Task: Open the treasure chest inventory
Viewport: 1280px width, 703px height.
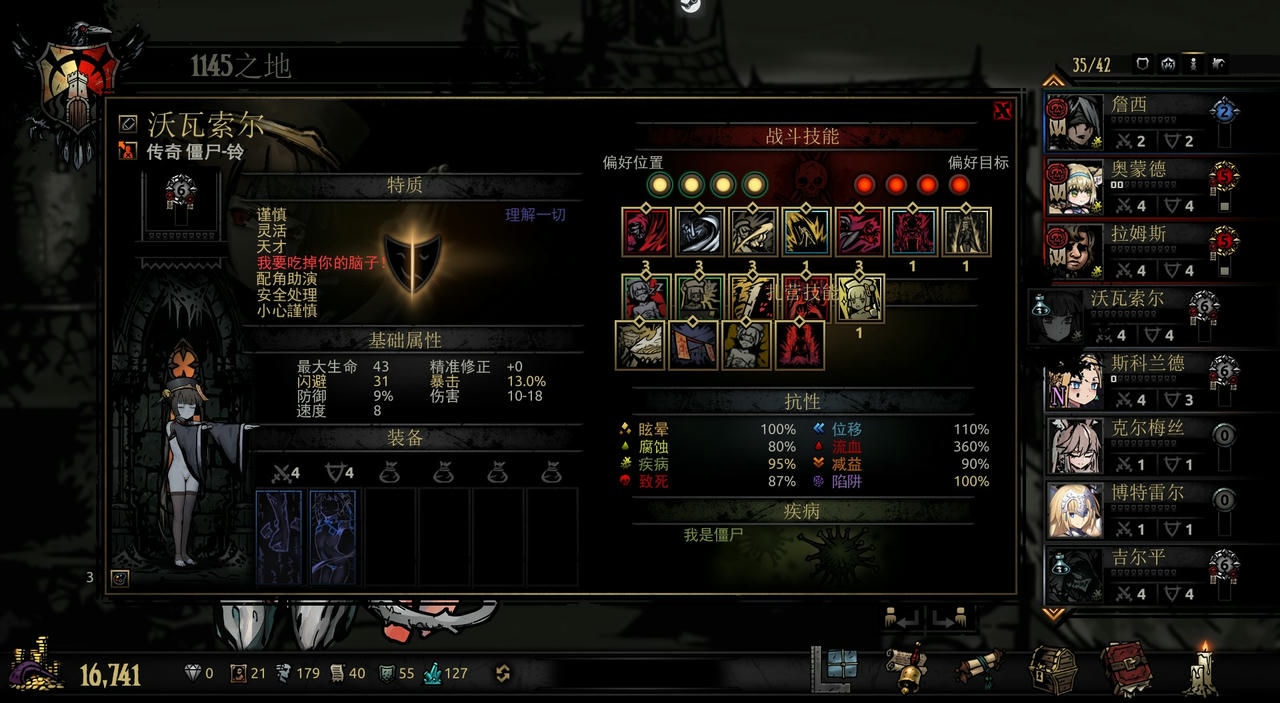Action: point(1051,667)
